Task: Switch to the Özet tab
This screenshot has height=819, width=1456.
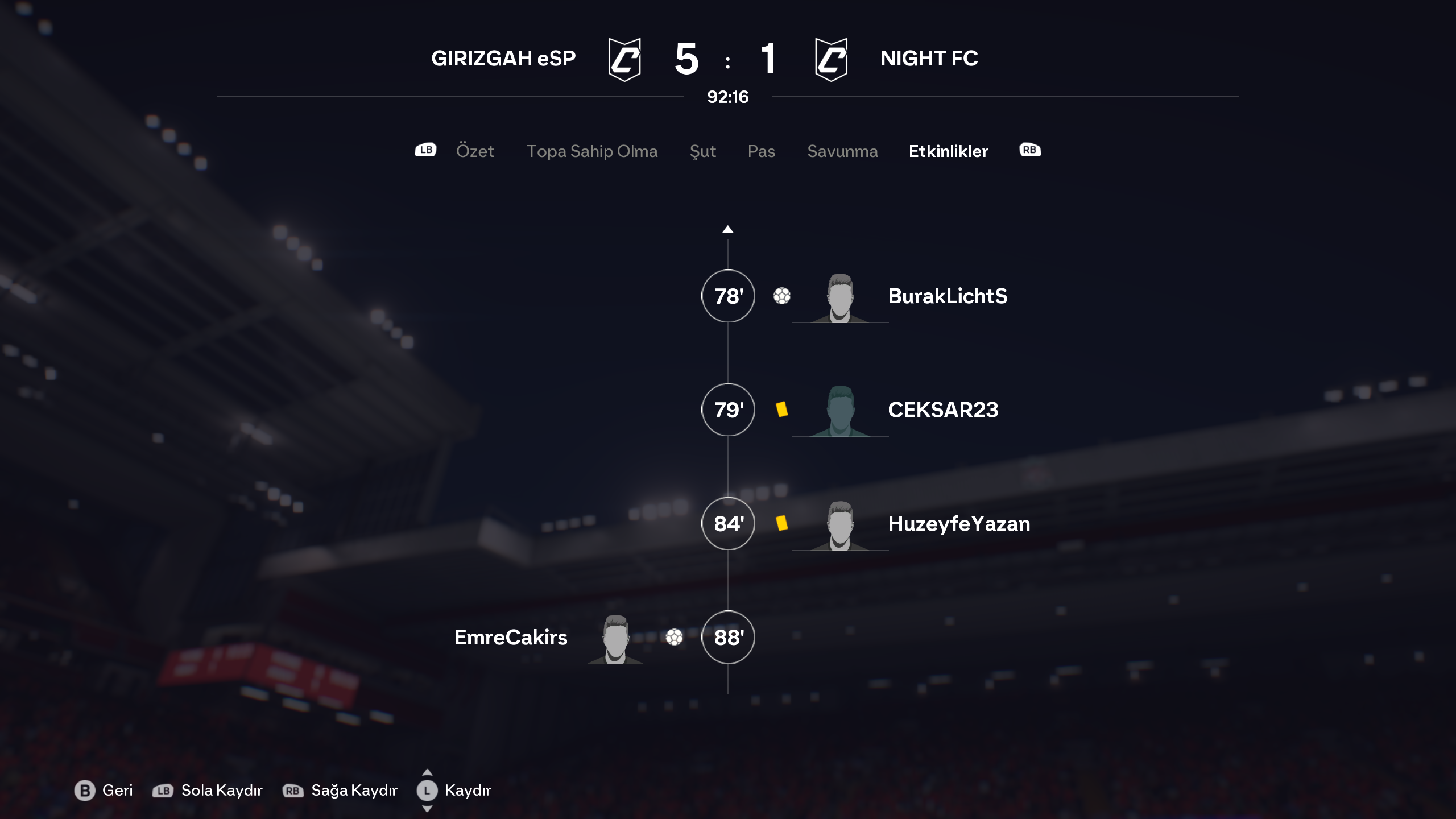Action: 475,151
